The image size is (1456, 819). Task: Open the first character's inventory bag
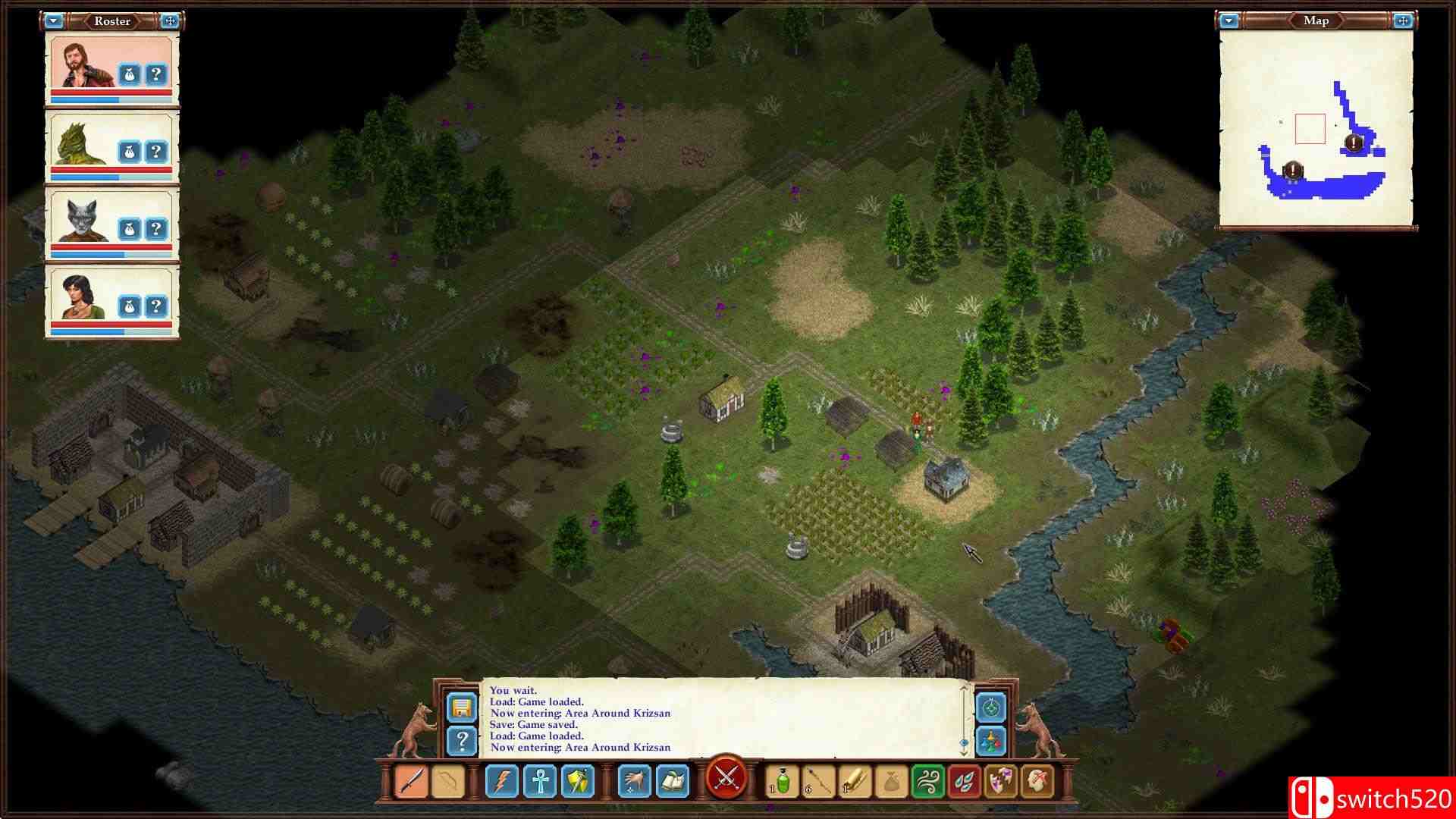(x=128, y=74)
